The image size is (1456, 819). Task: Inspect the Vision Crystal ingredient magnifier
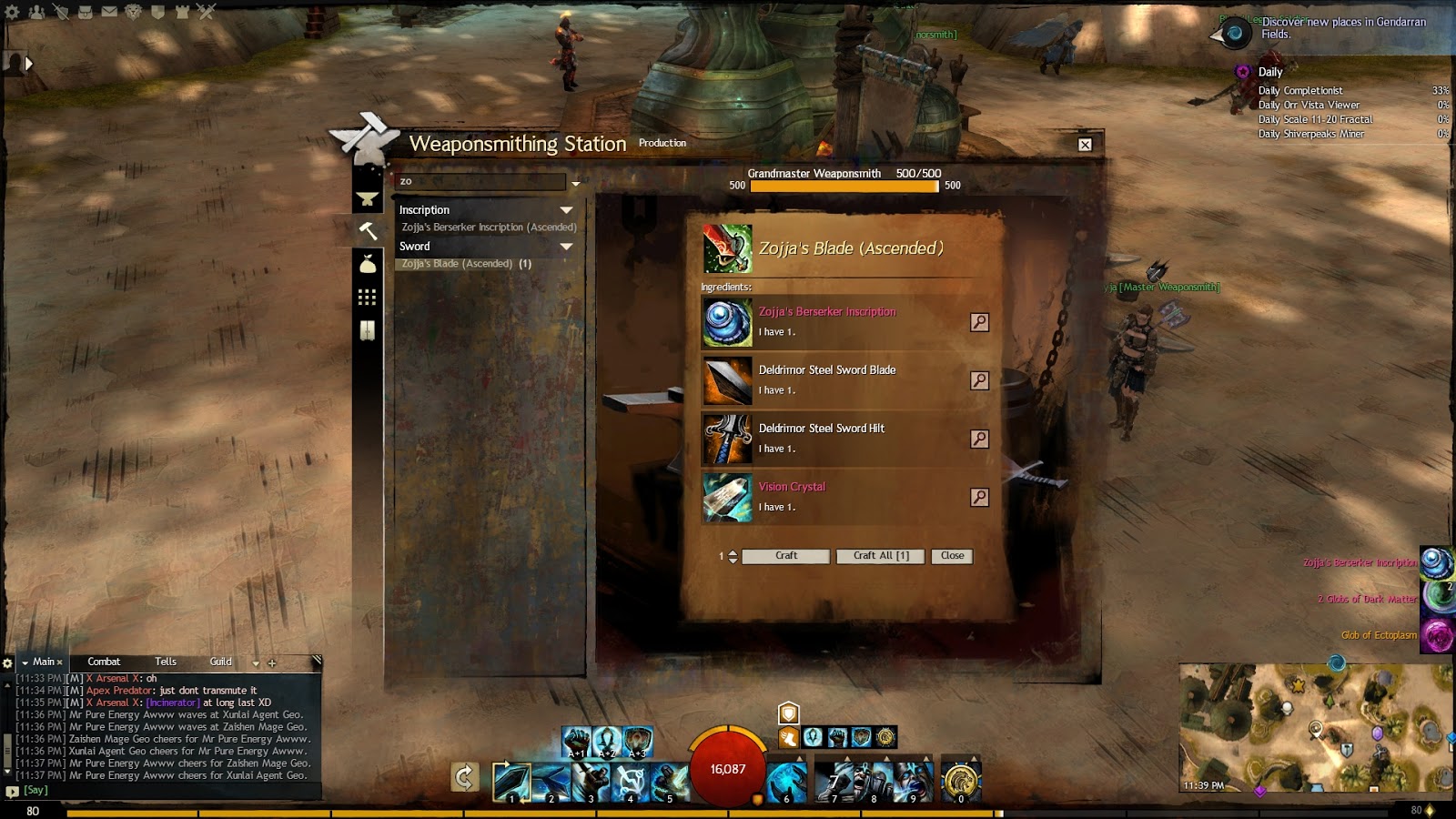979,497
